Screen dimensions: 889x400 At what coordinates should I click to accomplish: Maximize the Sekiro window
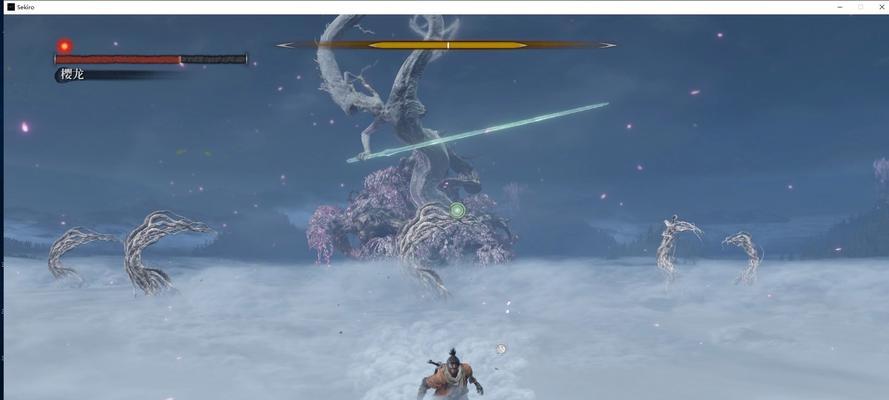tap(860, 6)
